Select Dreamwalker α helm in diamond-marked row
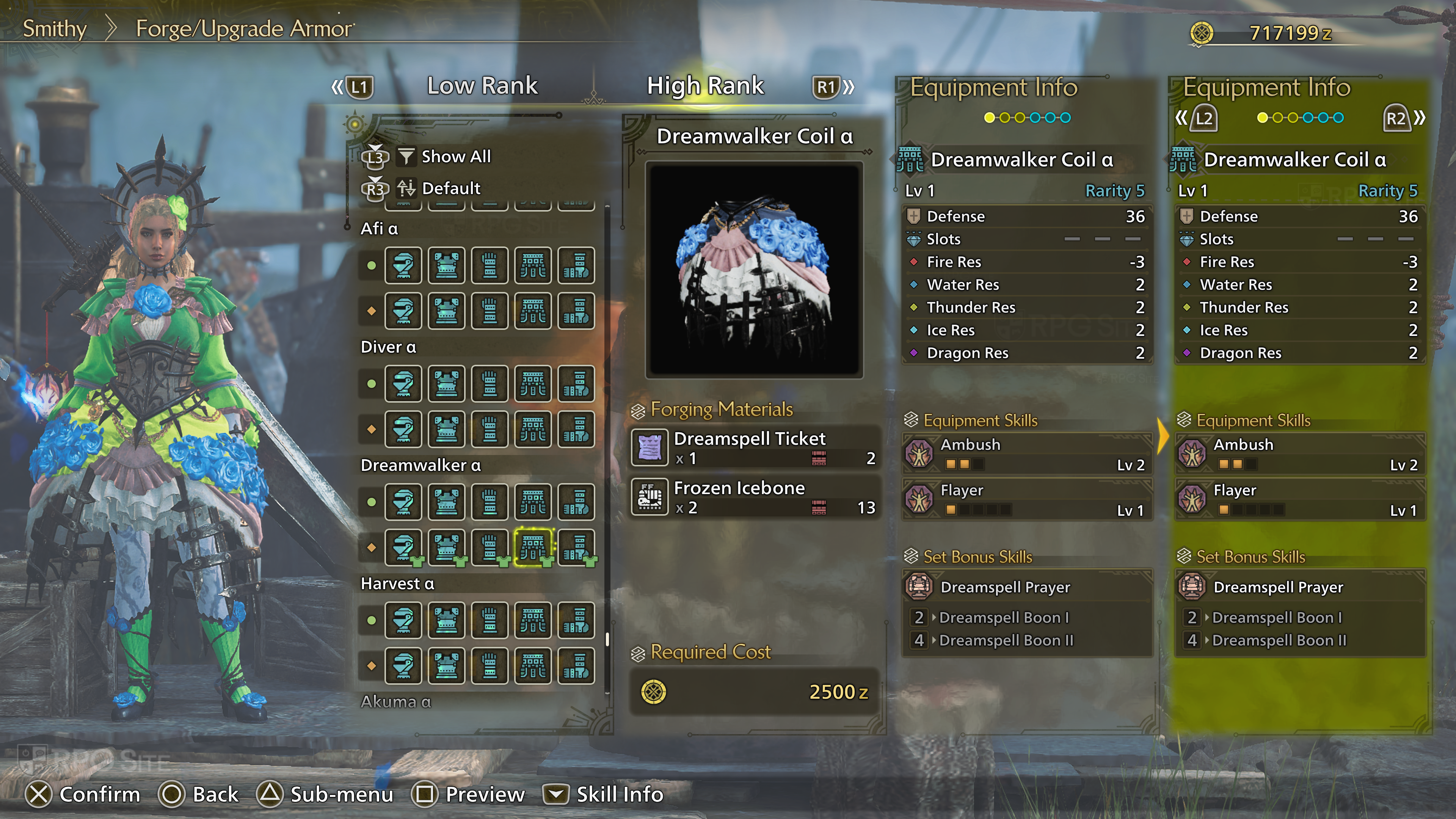 (403, 546)
